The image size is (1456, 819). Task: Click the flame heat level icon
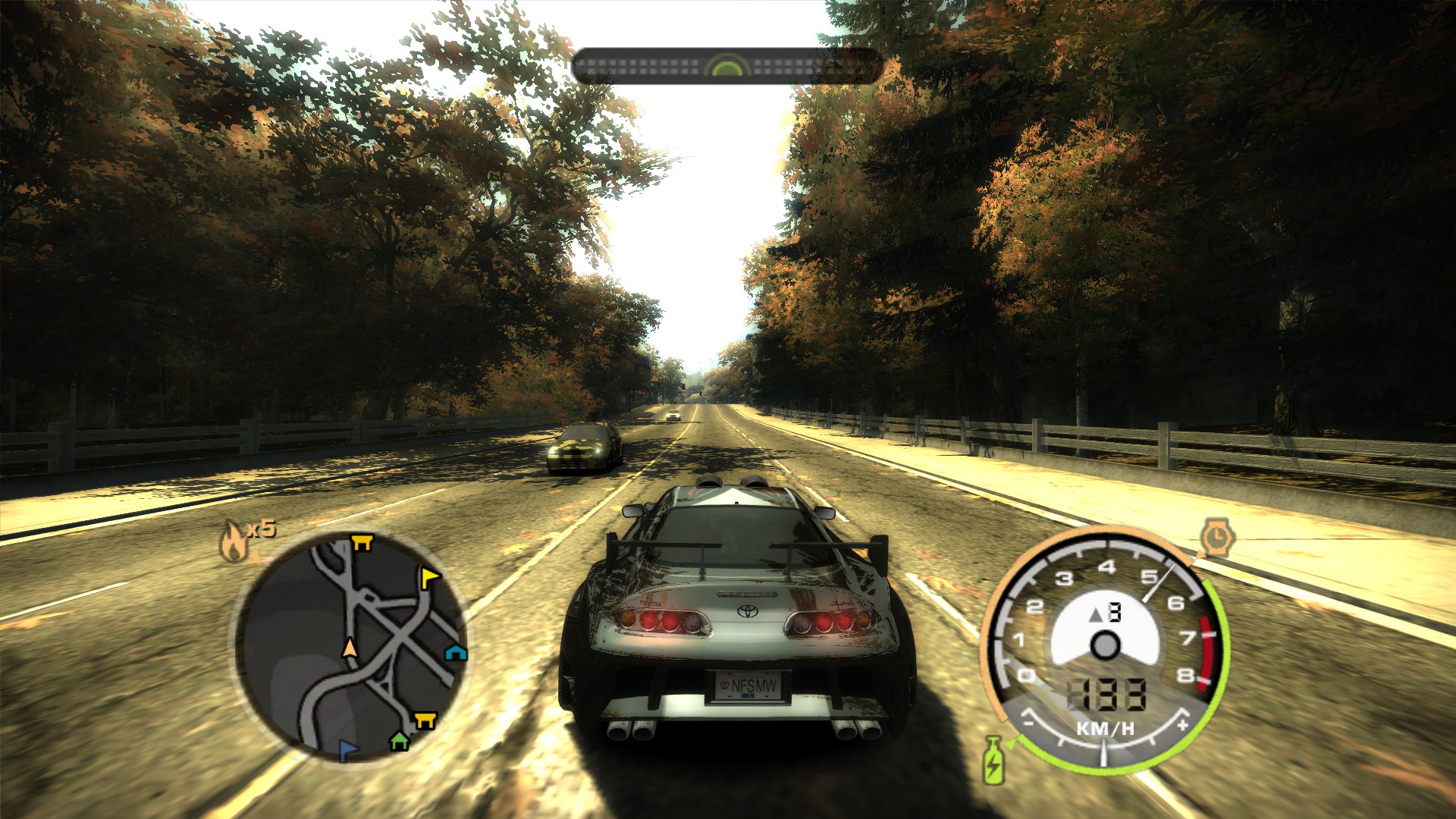233,541
